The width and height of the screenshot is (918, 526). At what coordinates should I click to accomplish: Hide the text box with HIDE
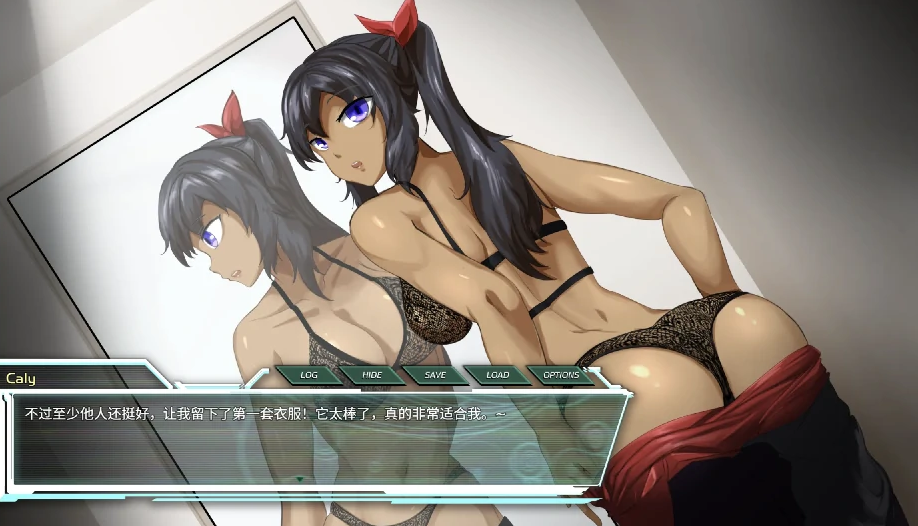pos(372,375)
